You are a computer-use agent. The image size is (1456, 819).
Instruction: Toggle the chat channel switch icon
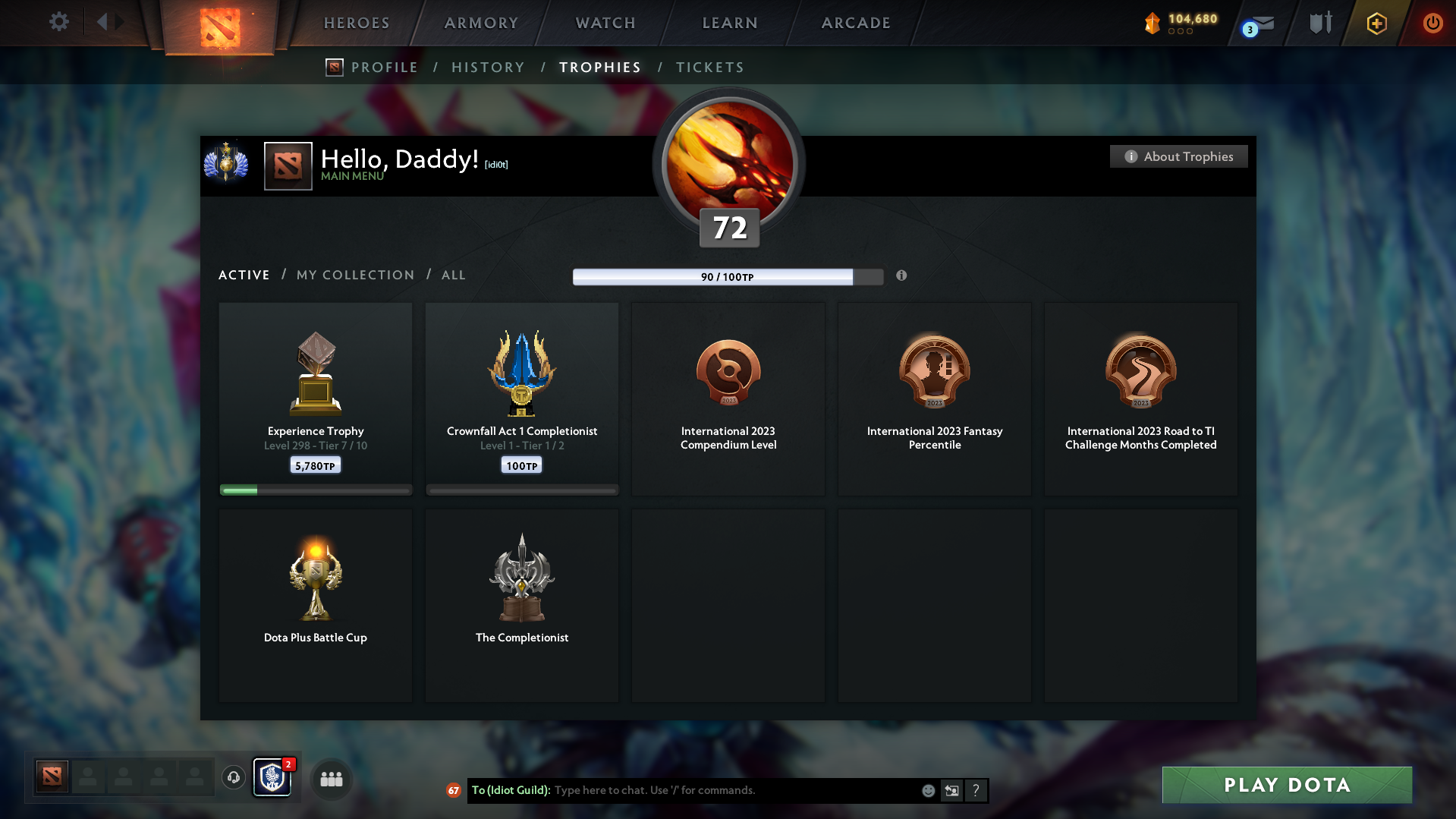tap(951, 790)
